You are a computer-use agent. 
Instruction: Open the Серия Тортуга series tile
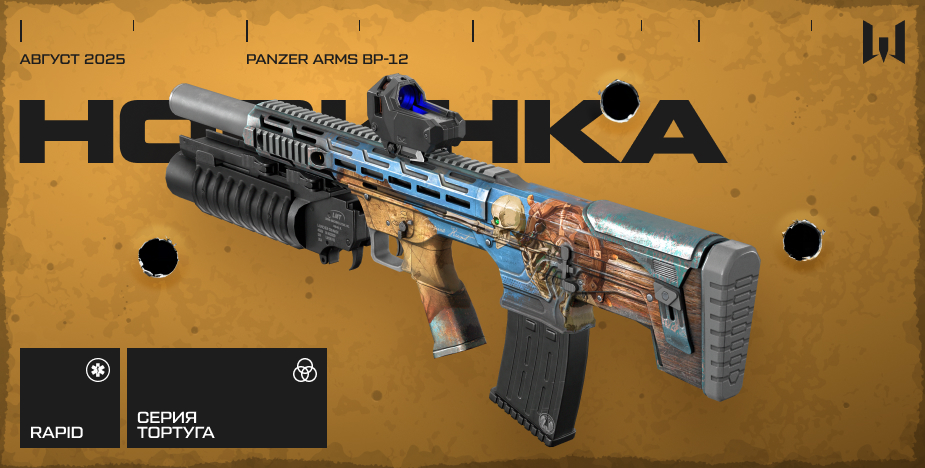(x=227, y=398)
